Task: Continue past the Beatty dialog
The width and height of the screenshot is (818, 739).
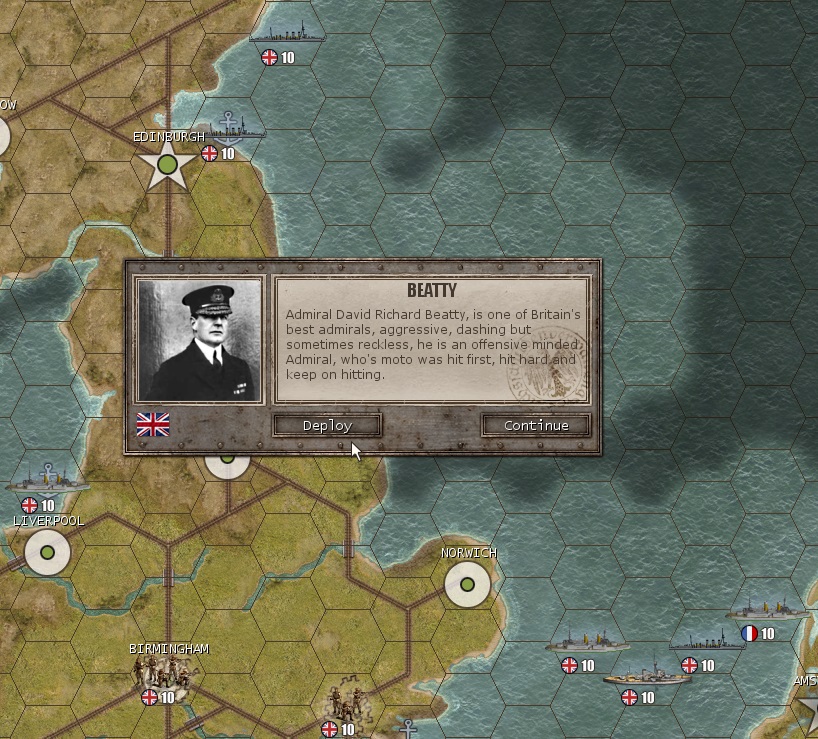Action: point(536,426)
